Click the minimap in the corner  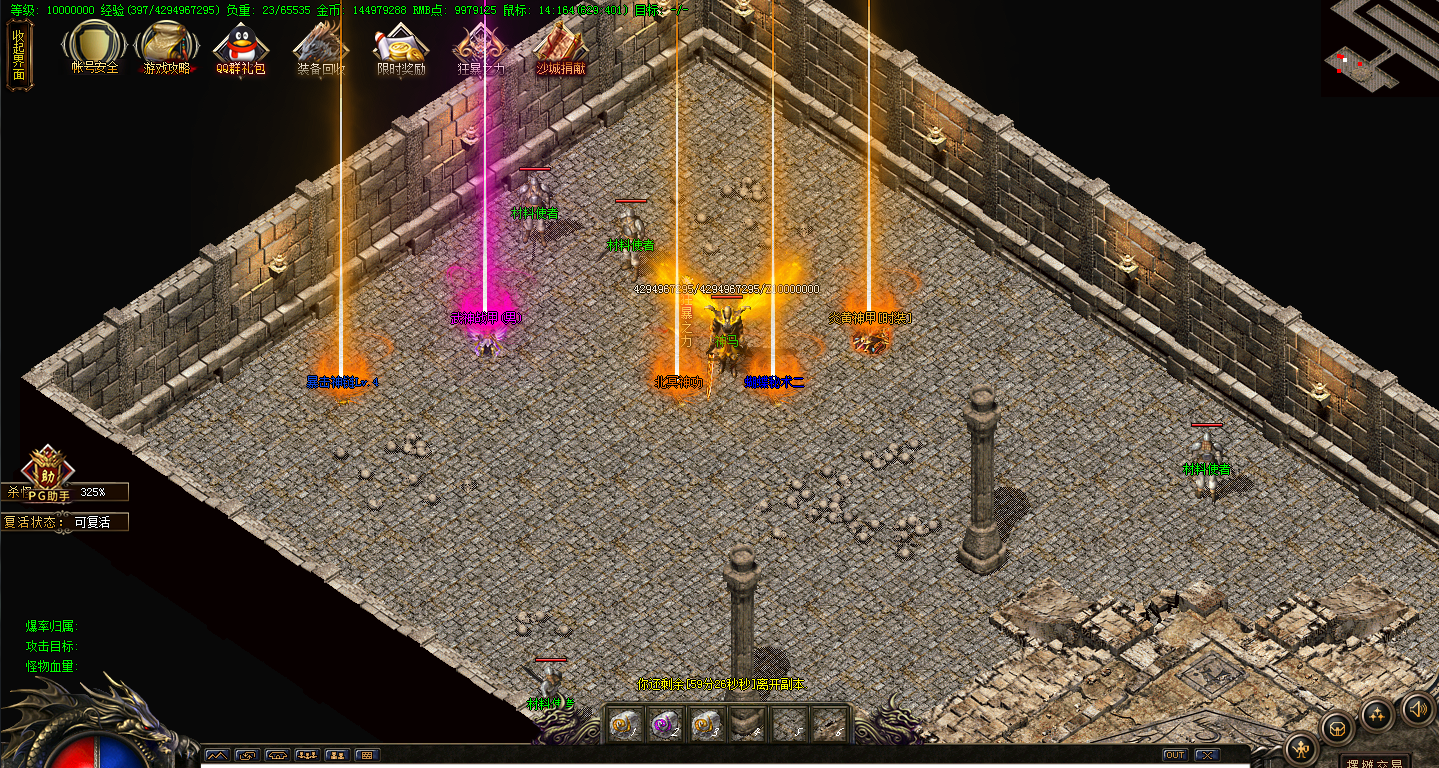pos(1380,48)
